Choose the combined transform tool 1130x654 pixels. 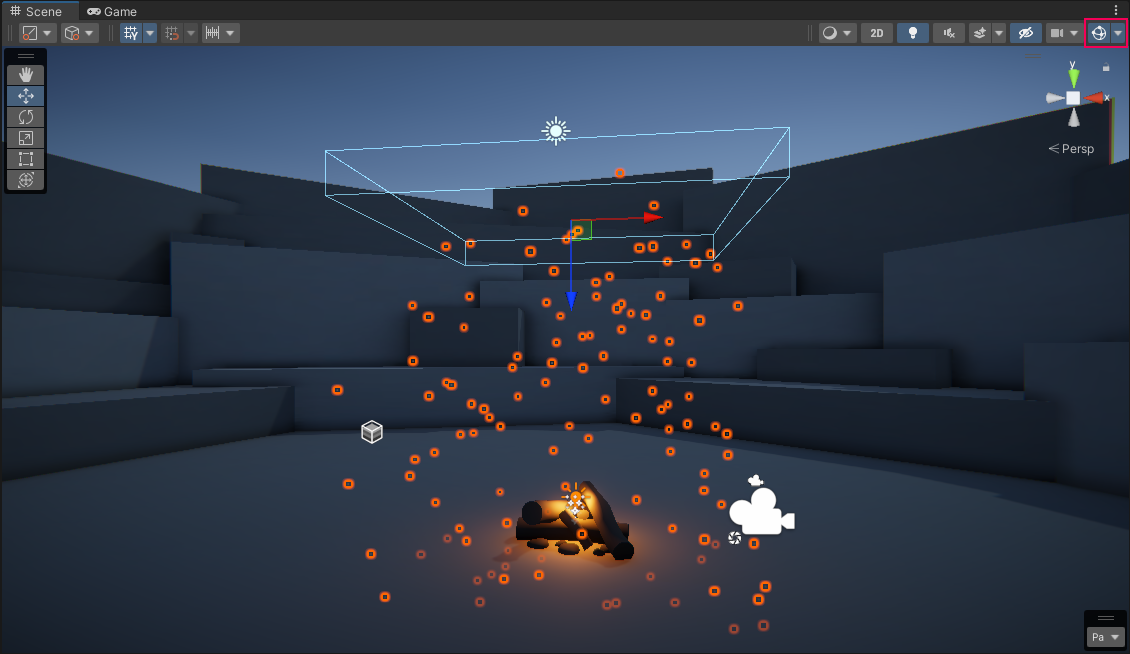coord(26,179)
